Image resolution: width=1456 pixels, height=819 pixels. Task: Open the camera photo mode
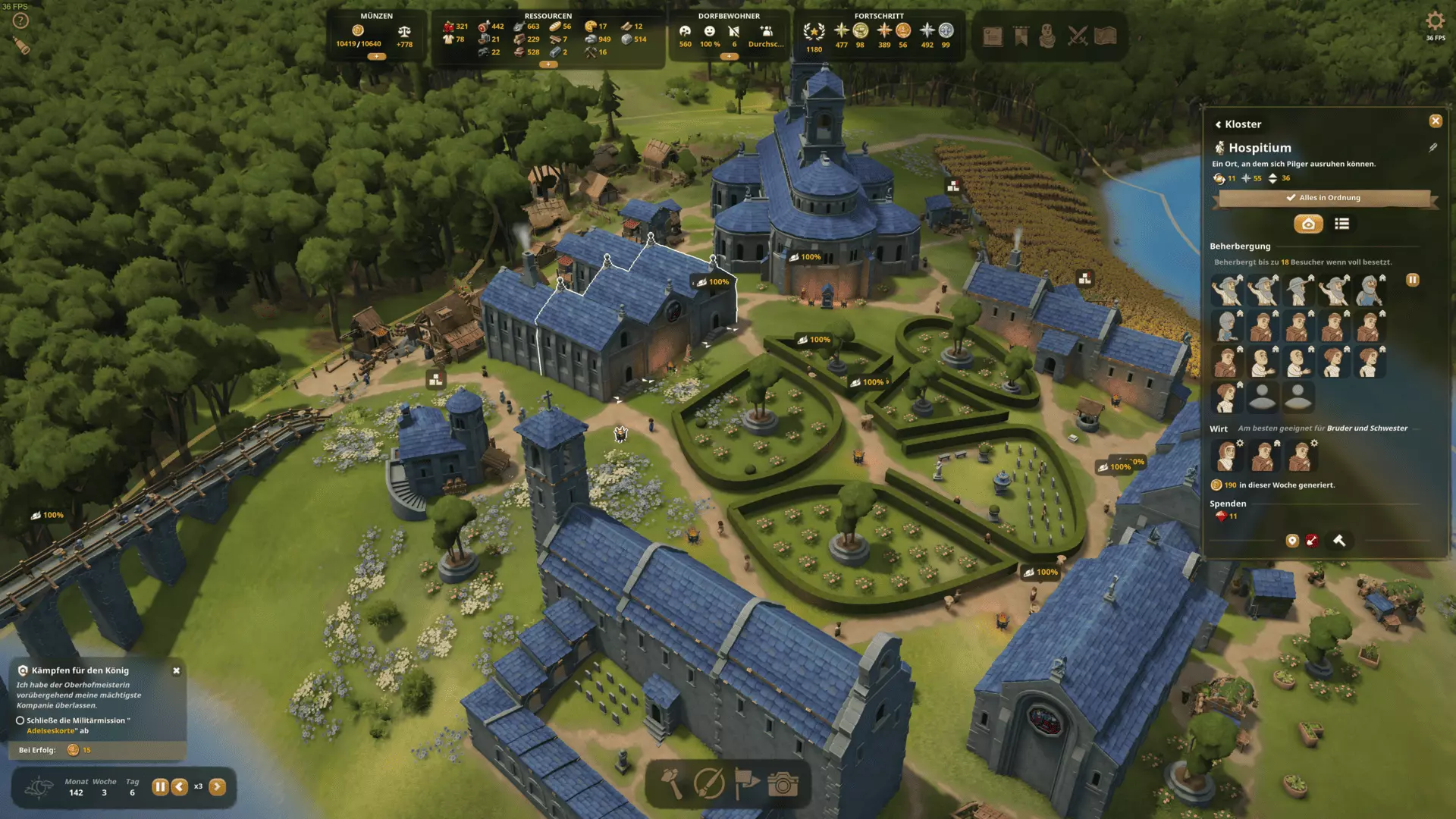point(783,783)
